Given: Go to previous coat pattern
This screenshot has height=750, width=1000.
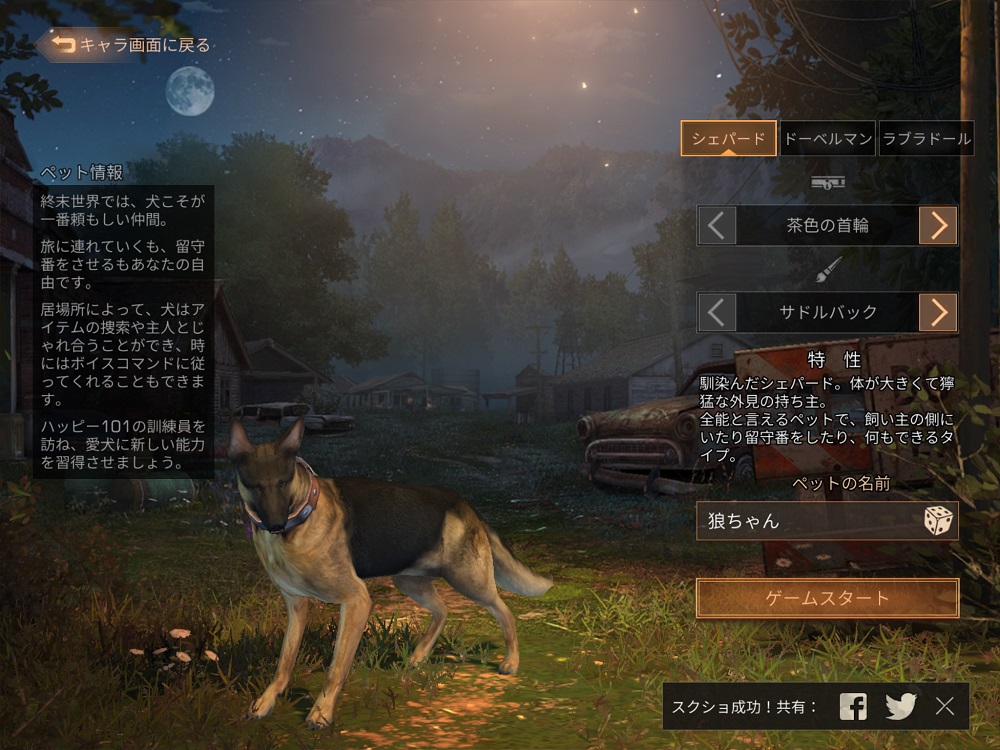Looking at the screenshot, I should (x=716, y=313).
